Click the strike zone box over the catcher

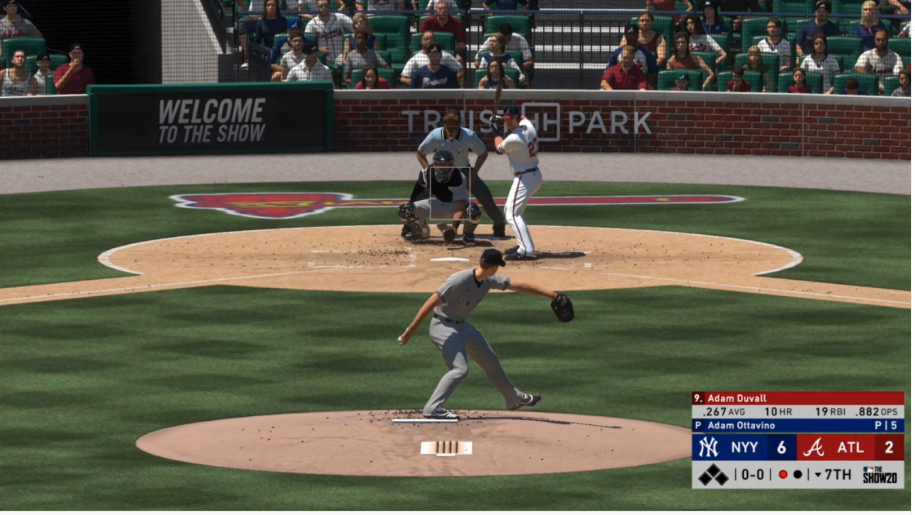point(449,193)
